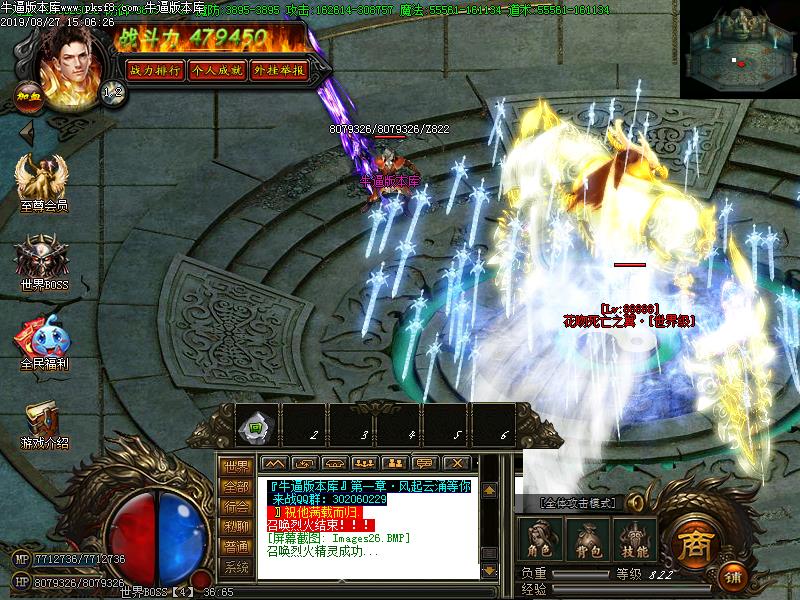
Task: Switch chat to the 世界 world channel
Action: tap(236, 467)
